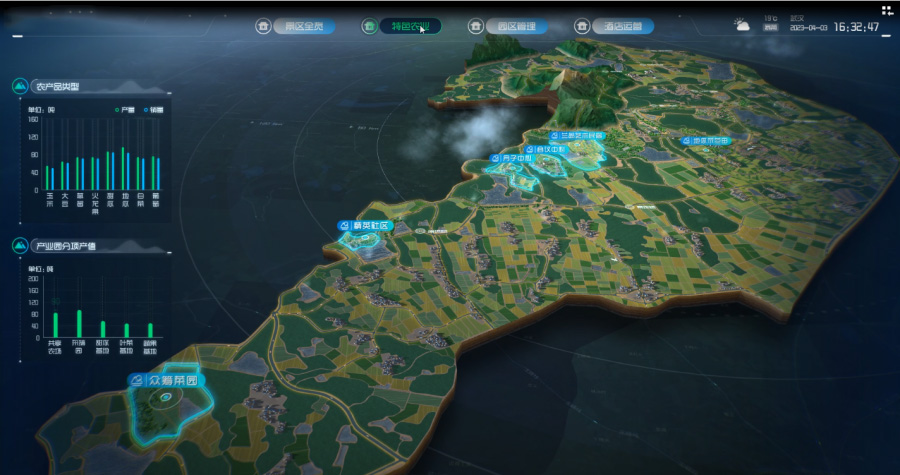Click the 农产品类型 panel header
The image size is (900, 475).
56,87
